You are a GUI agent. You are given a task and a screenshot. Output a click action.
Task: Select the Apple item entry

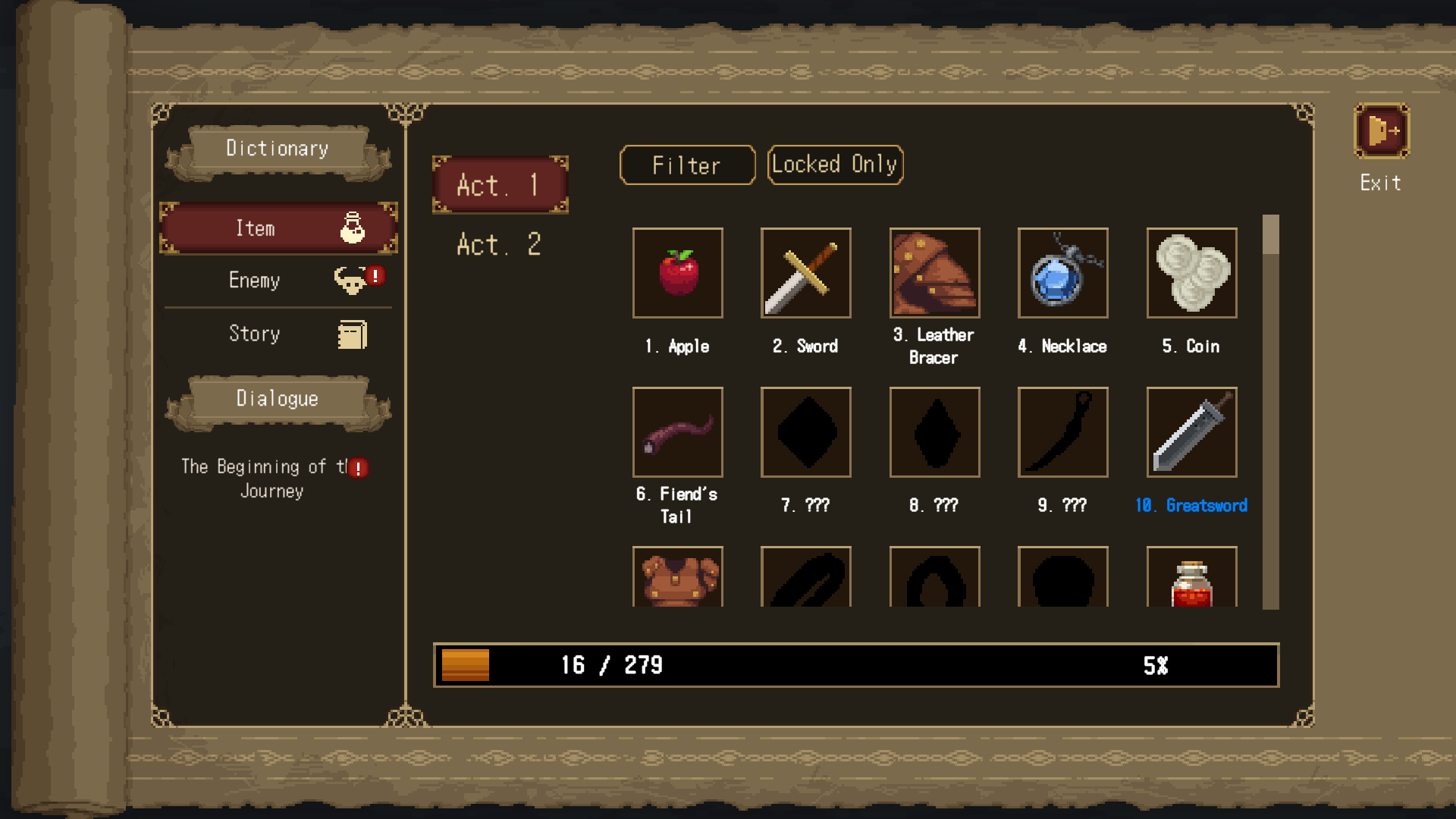tap(677, 273)
